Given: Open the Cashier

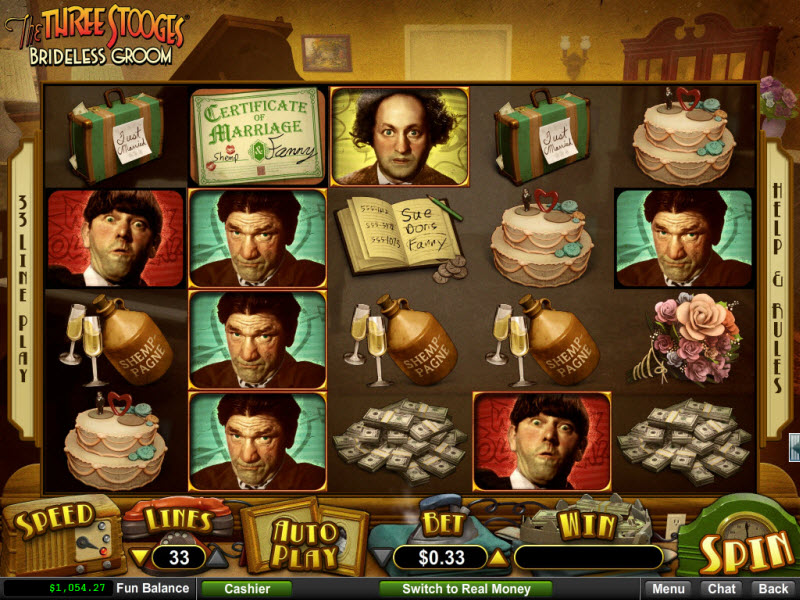Looking at the screenshot, I should tap(245, 589).
